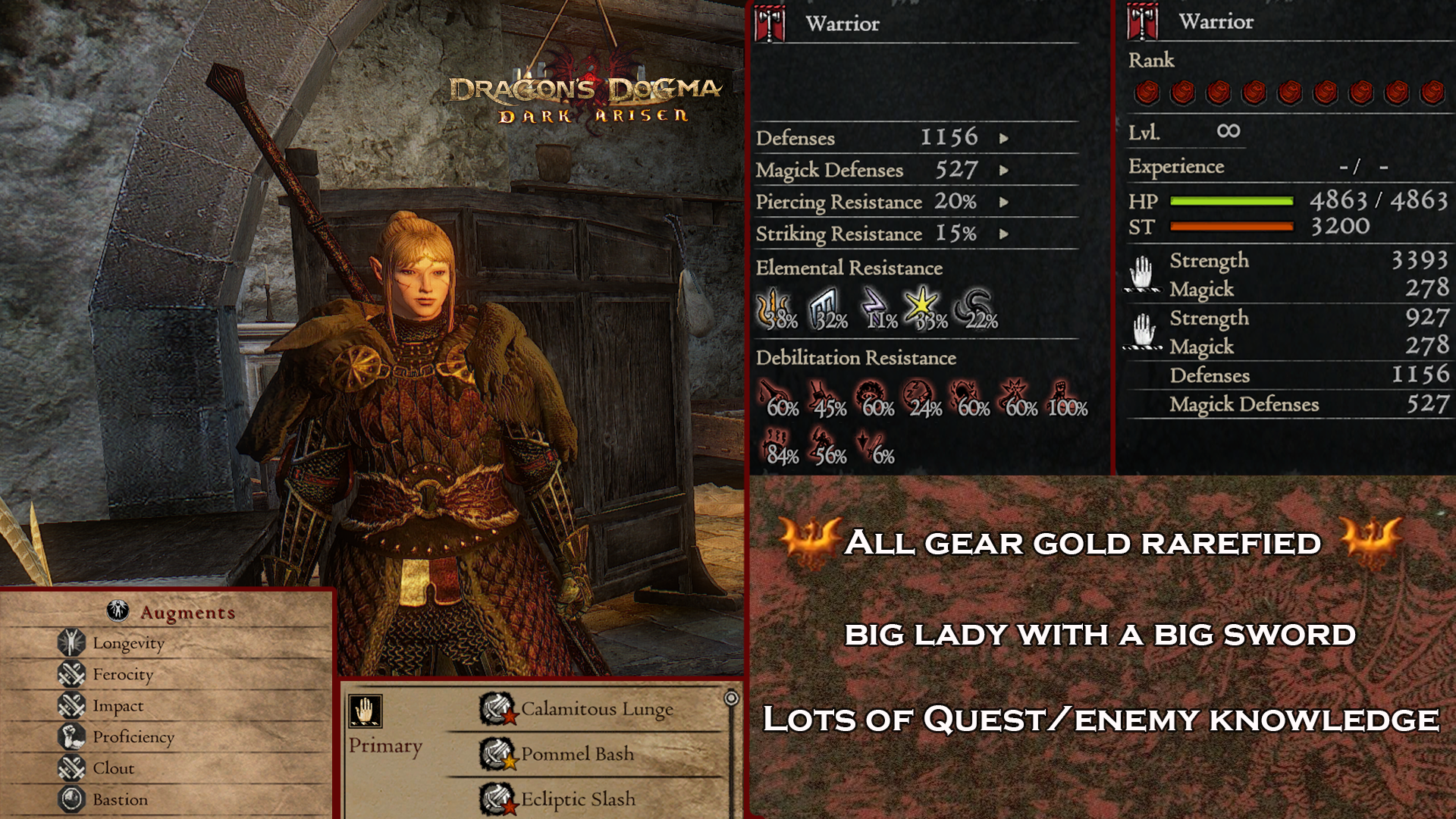Pick the Proficiency augment entry
1456x819 pixels.
point(133,736)
